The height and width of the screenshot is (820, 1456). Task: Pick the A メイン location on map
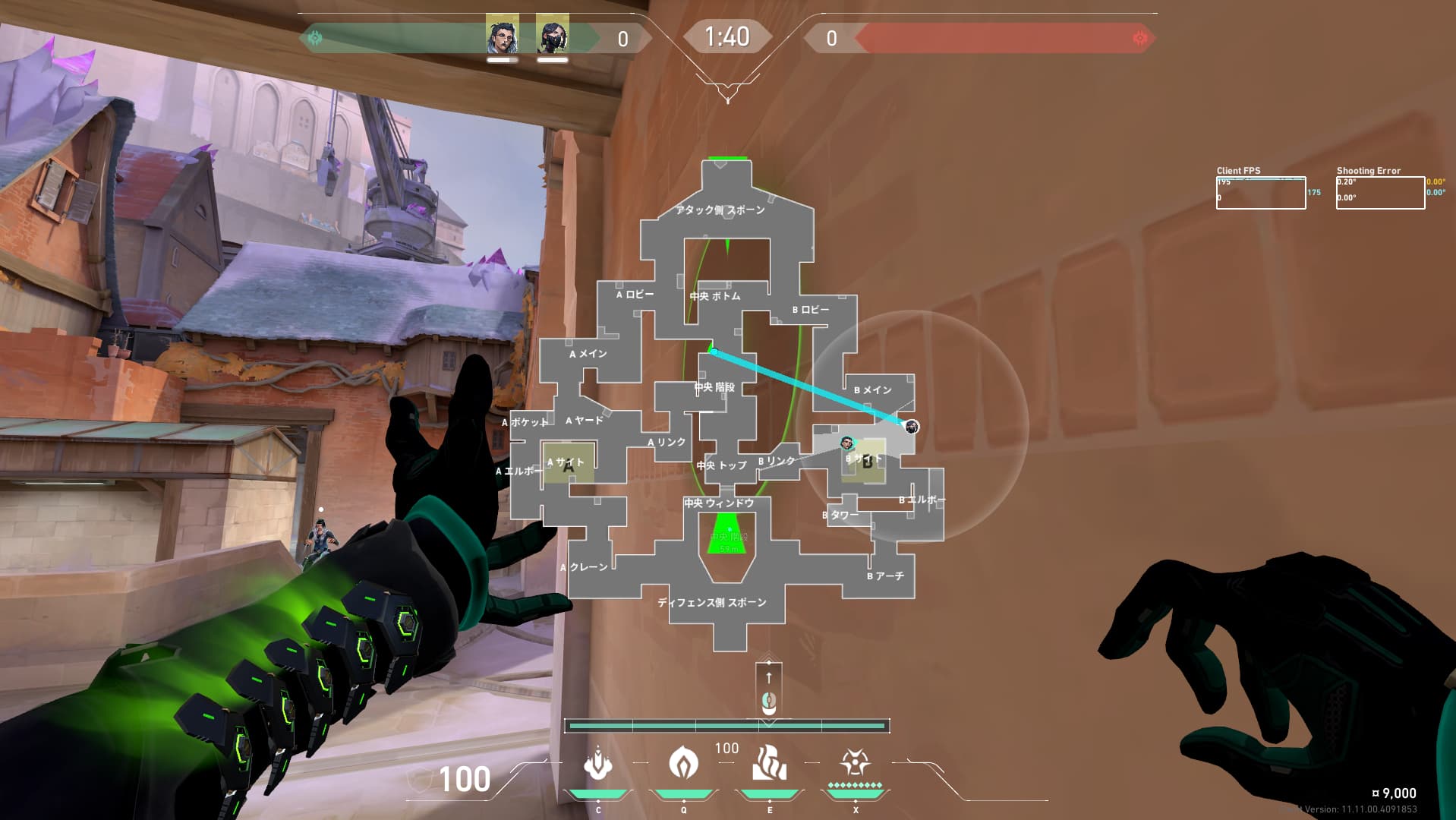coord(588,354)
